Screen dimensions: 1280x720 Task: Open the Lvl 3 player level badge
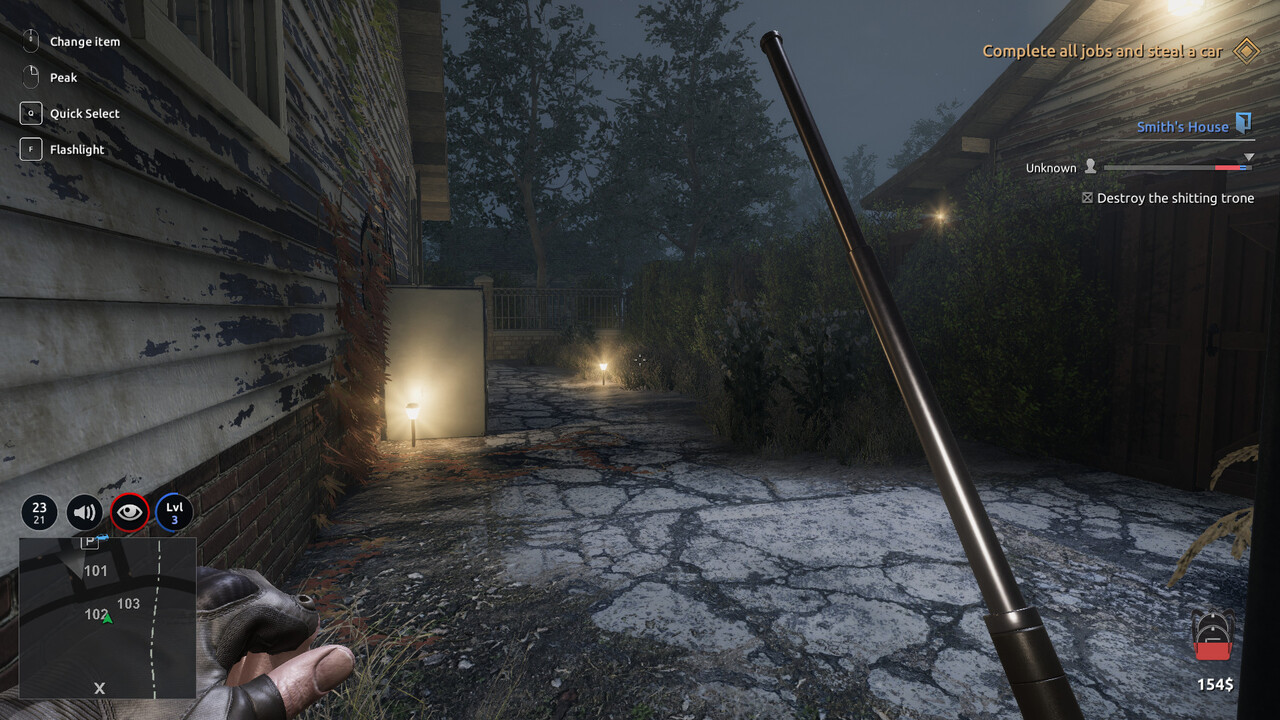click(174, 513)
